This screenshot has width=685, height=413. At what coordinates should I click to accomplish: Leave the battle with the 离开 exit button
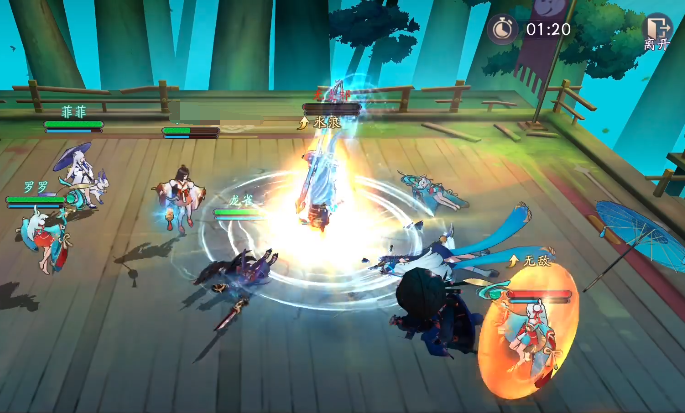tap(657, 31)
